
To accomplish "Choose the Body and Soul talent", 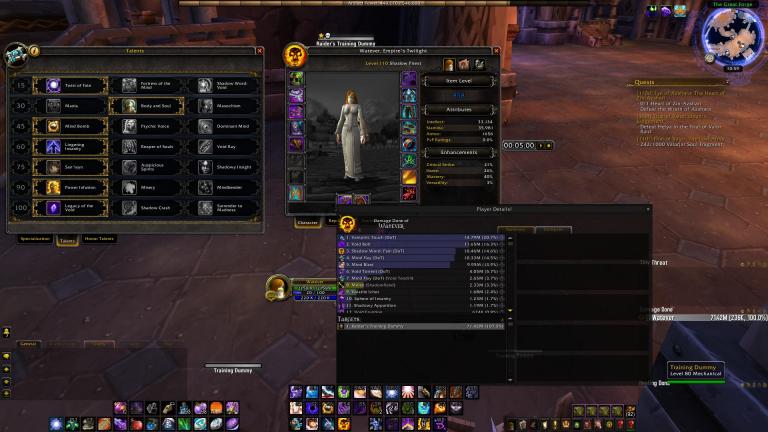I will tap(130, 105).
